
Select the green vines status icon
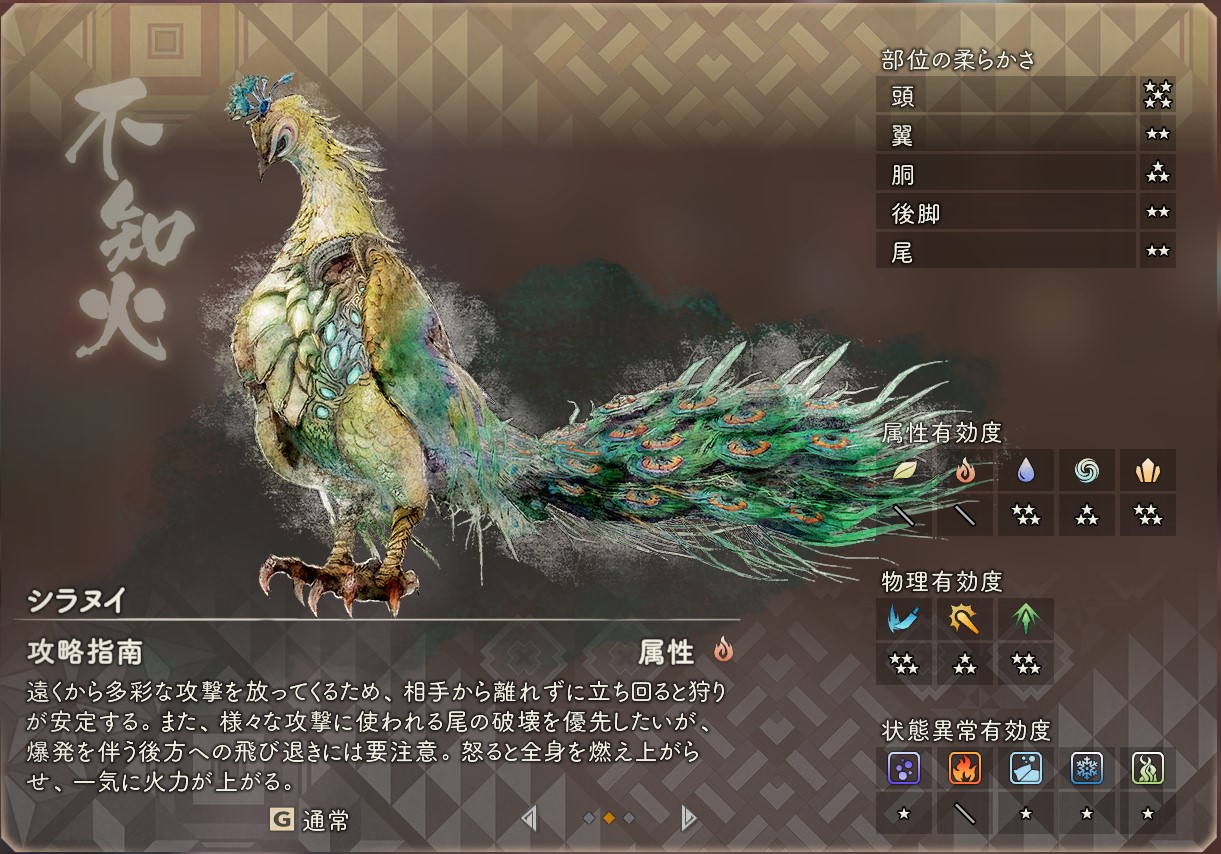tap(1148, 768)
